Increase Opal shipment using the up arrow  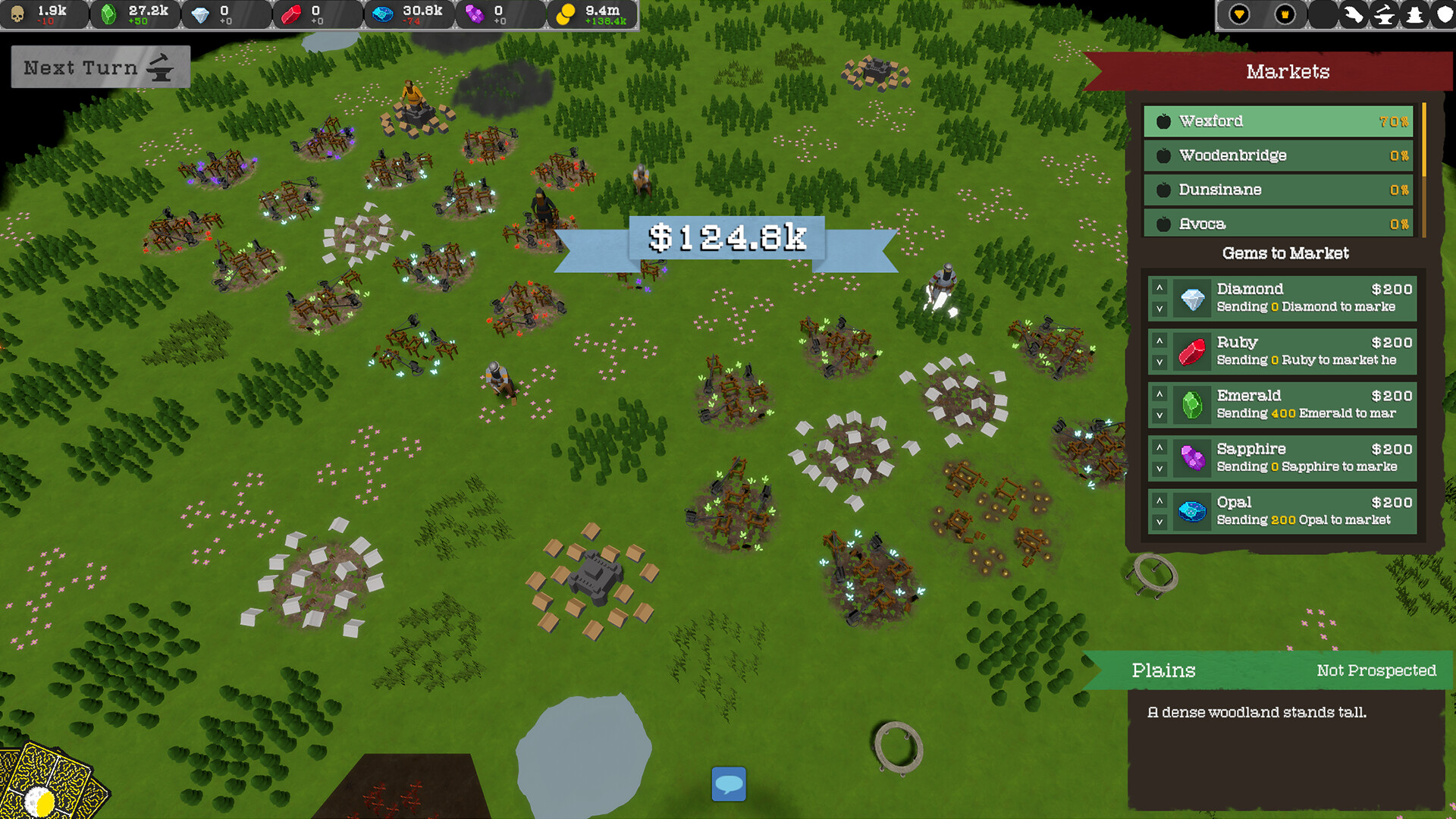pyautogui.click(x=1159, y=501)
